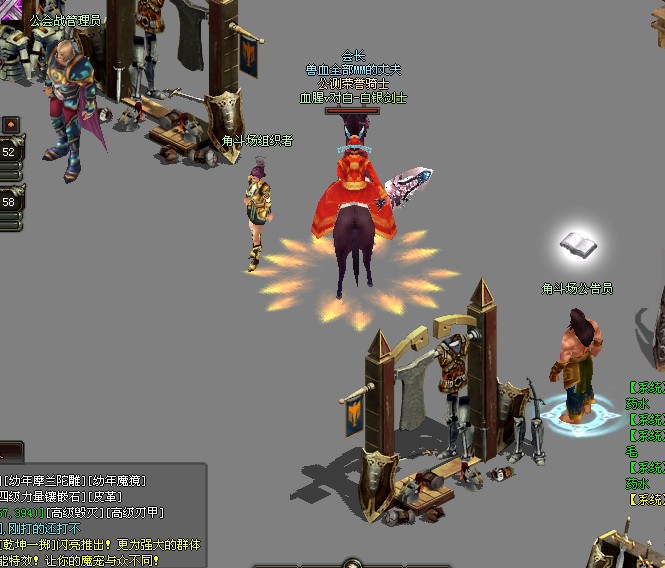Open the 幼年魔獍 chat link
The height and width of the screenshot is (568, 665).
tap(118, 480)
